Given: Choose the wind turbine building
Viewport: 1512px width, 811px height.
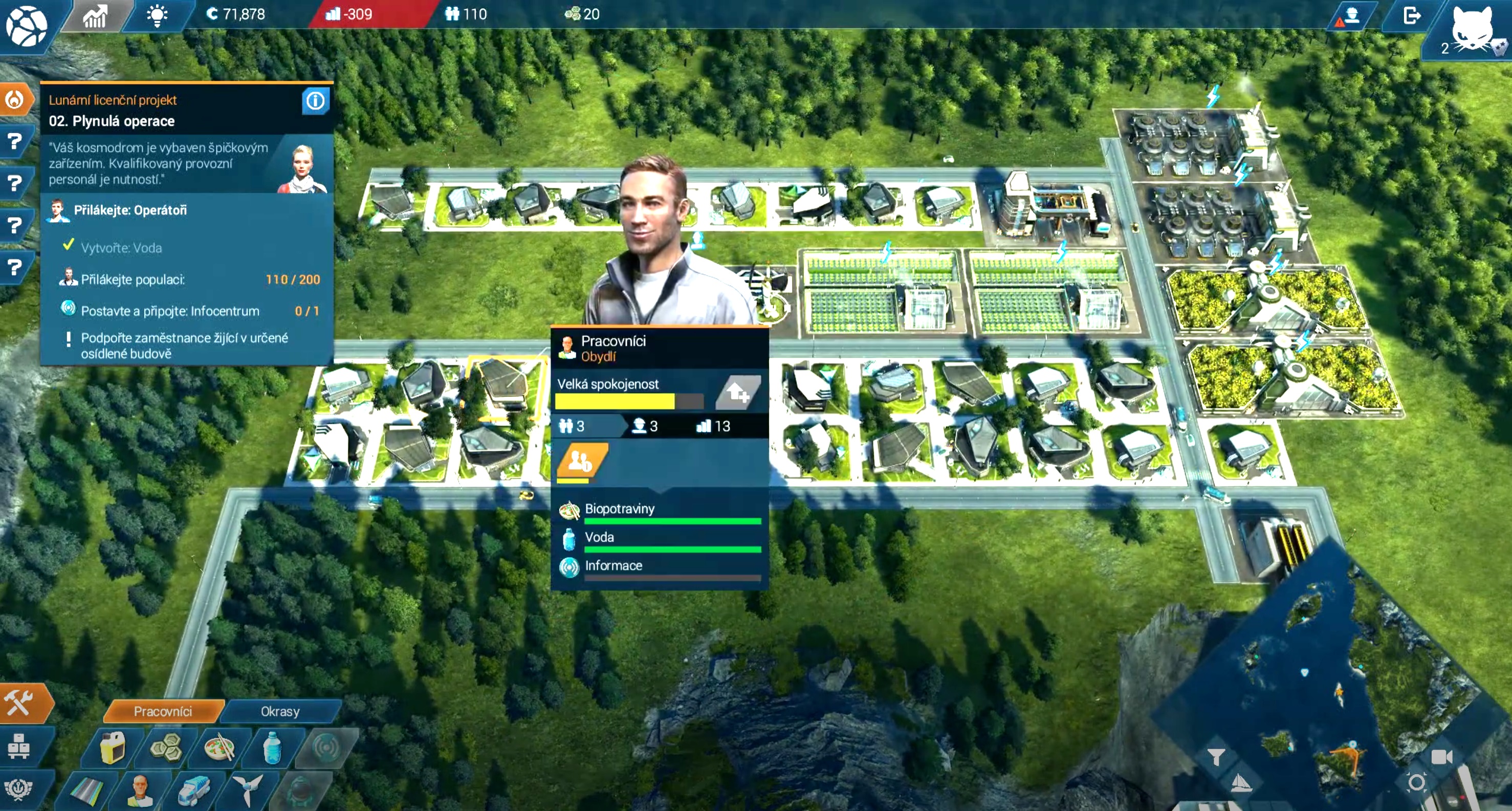Looking at the screenshot, I should click(247, 791).
